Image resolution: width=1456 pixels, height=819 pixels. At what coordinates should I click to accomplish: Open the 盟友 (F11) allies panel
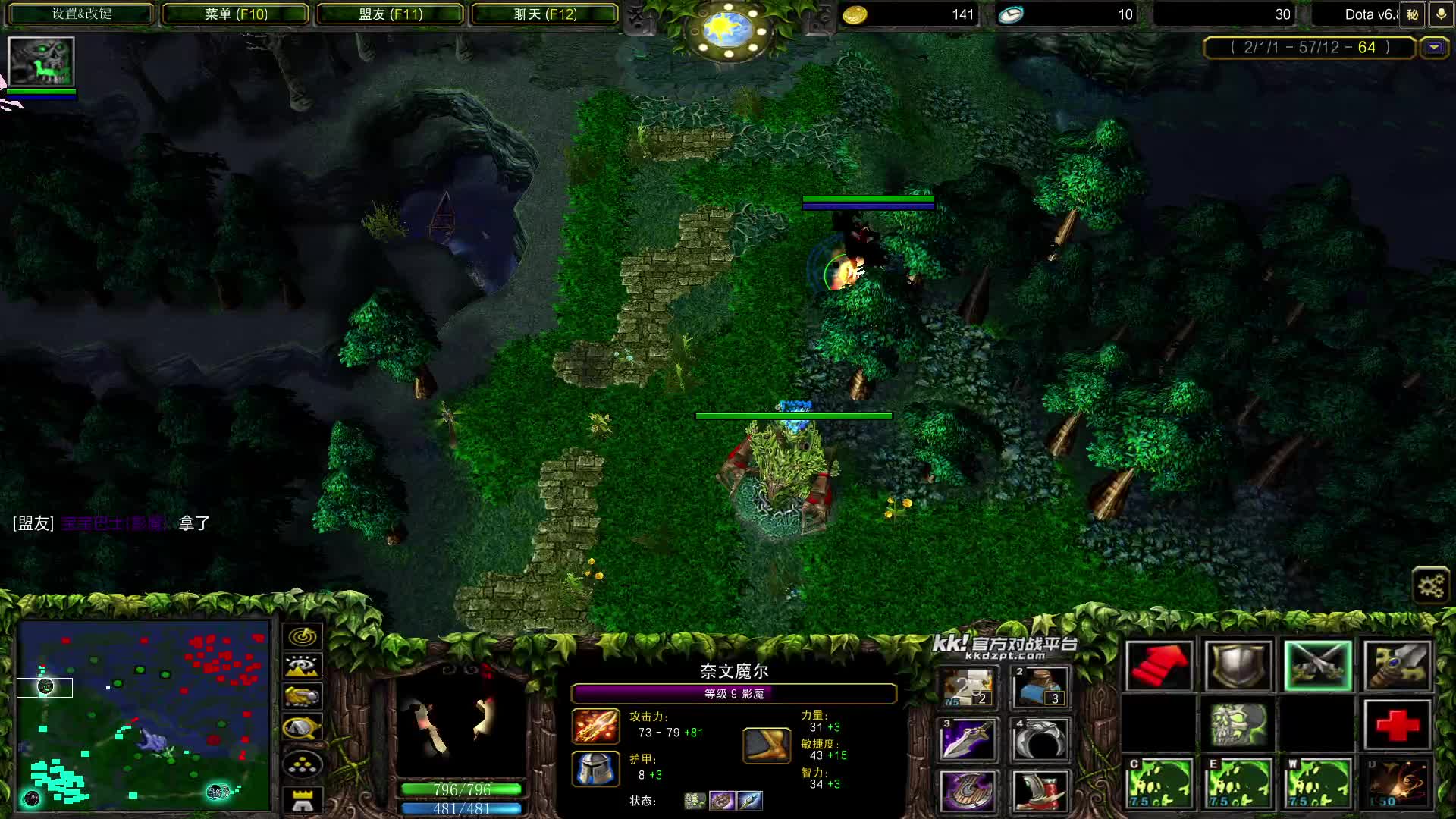click(x=391, y=14)
